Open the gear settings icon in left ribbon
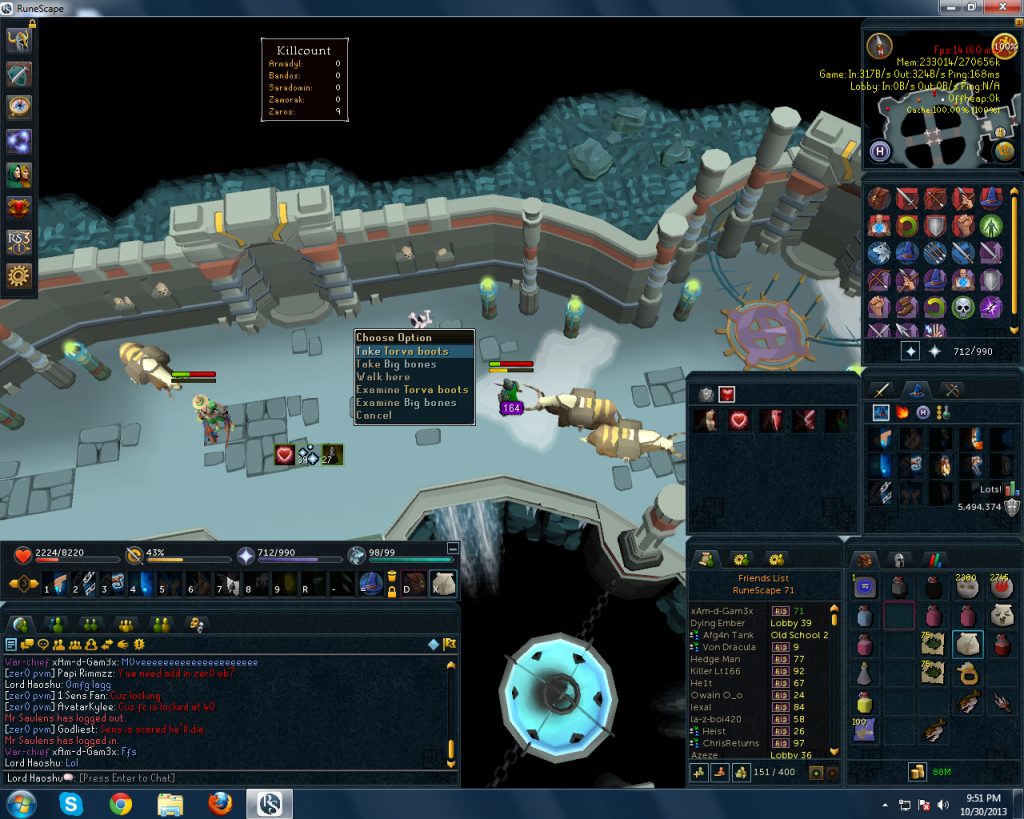 click(x=19, y=276)
